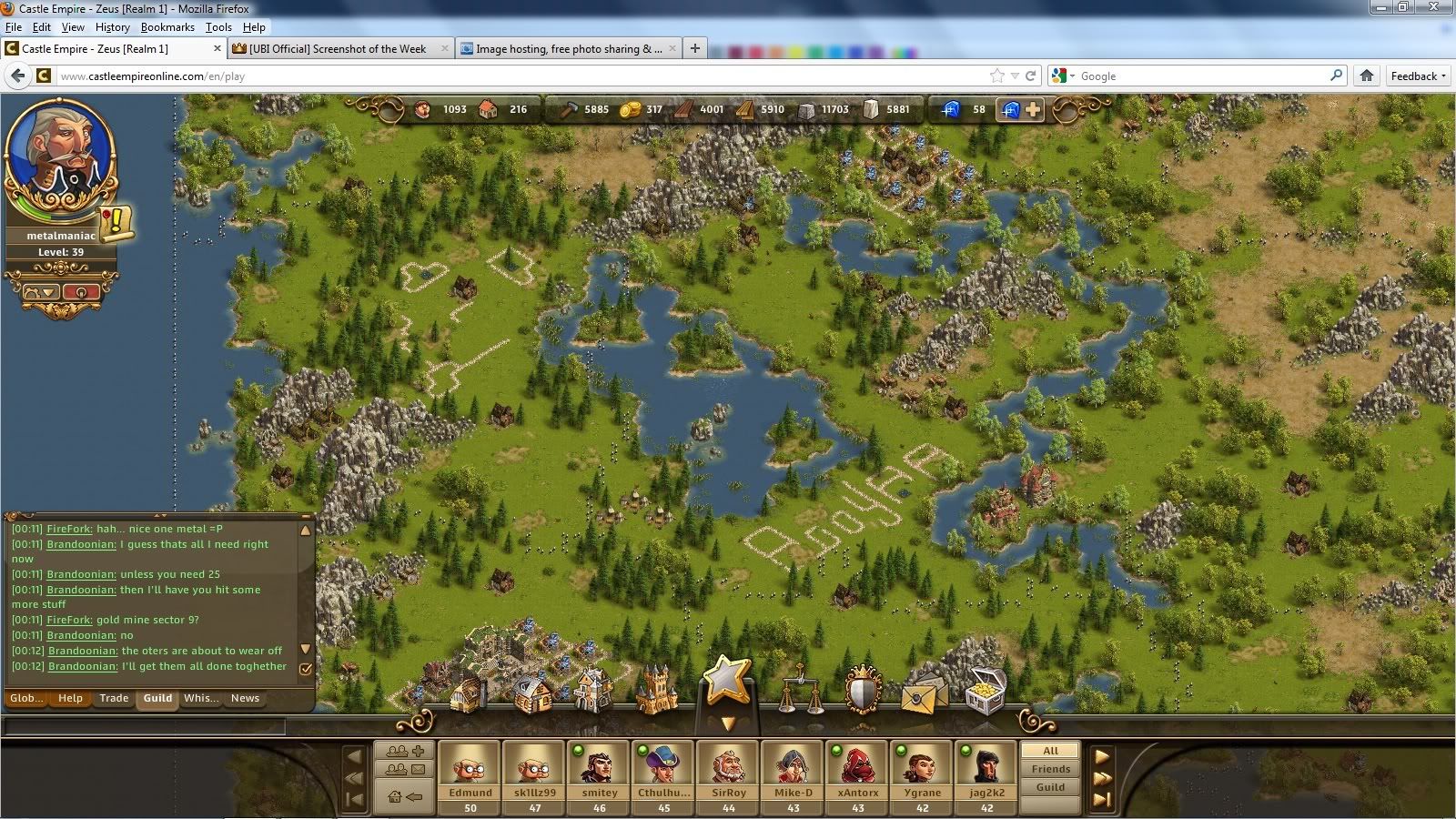Image resolution: width=1456 pixels, height=819 pixels.
Task: Open the trade scales icon
Action: tap(799, 692)
